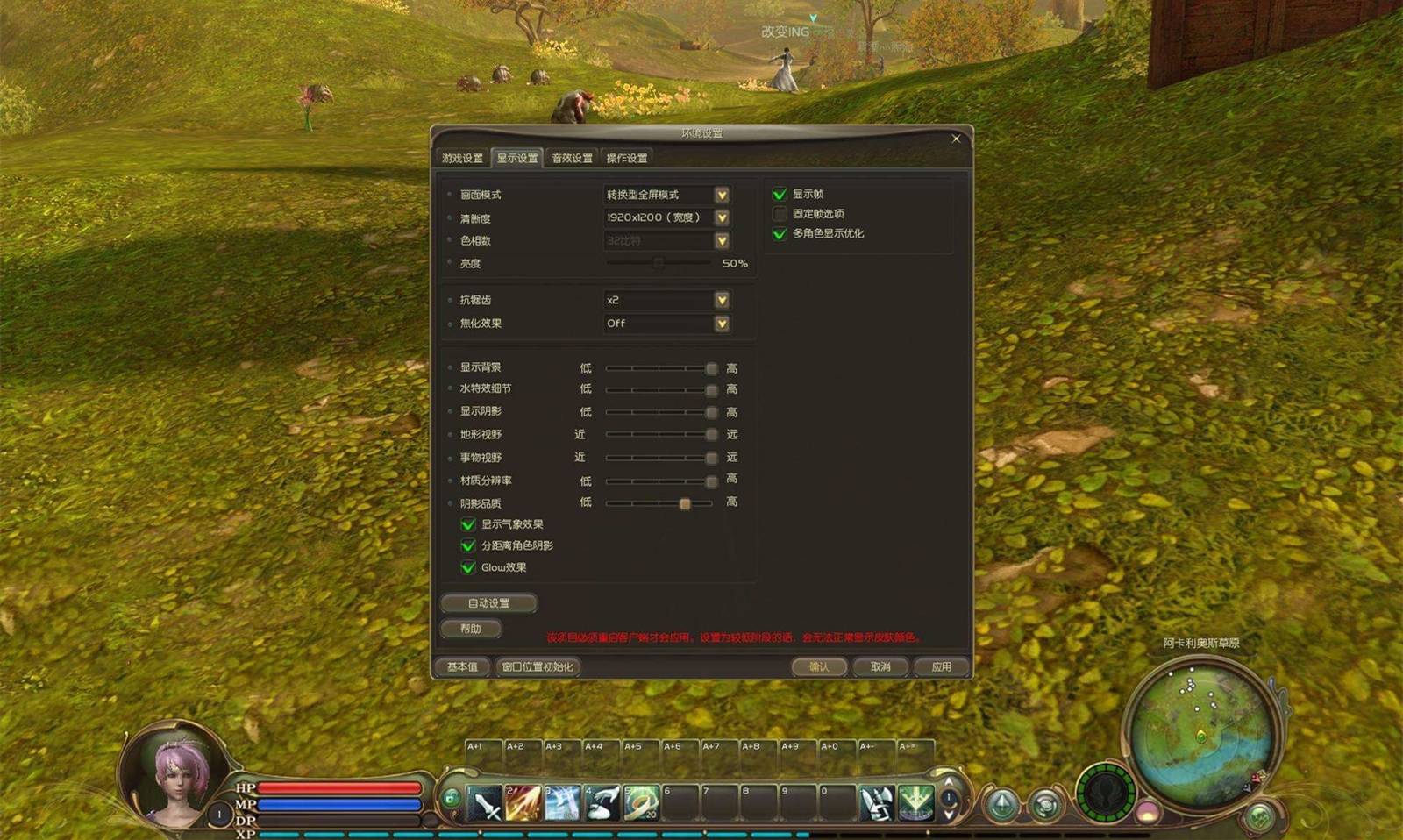This screenshot has width=1403, height=840.
Task: Close the settings window with X
Action: coord(956,139)
